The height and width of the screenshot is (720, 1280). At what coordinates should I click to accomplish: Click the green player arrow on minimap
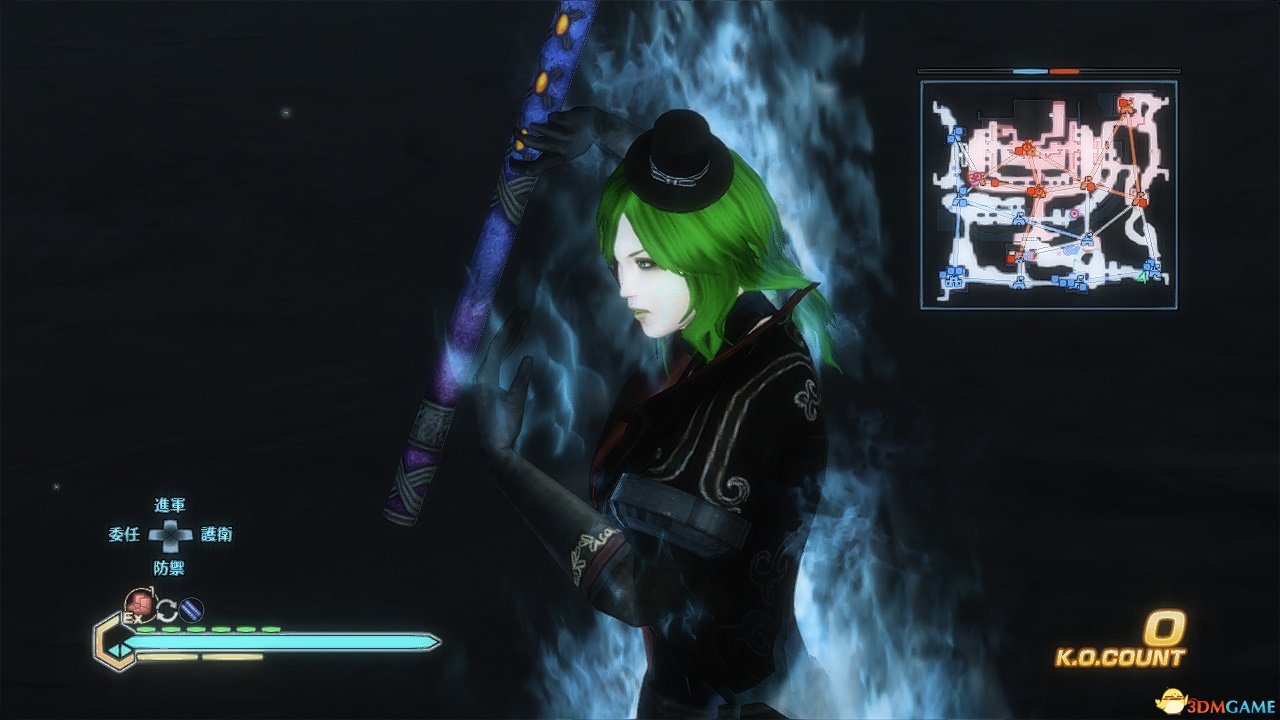(1142, 276)
